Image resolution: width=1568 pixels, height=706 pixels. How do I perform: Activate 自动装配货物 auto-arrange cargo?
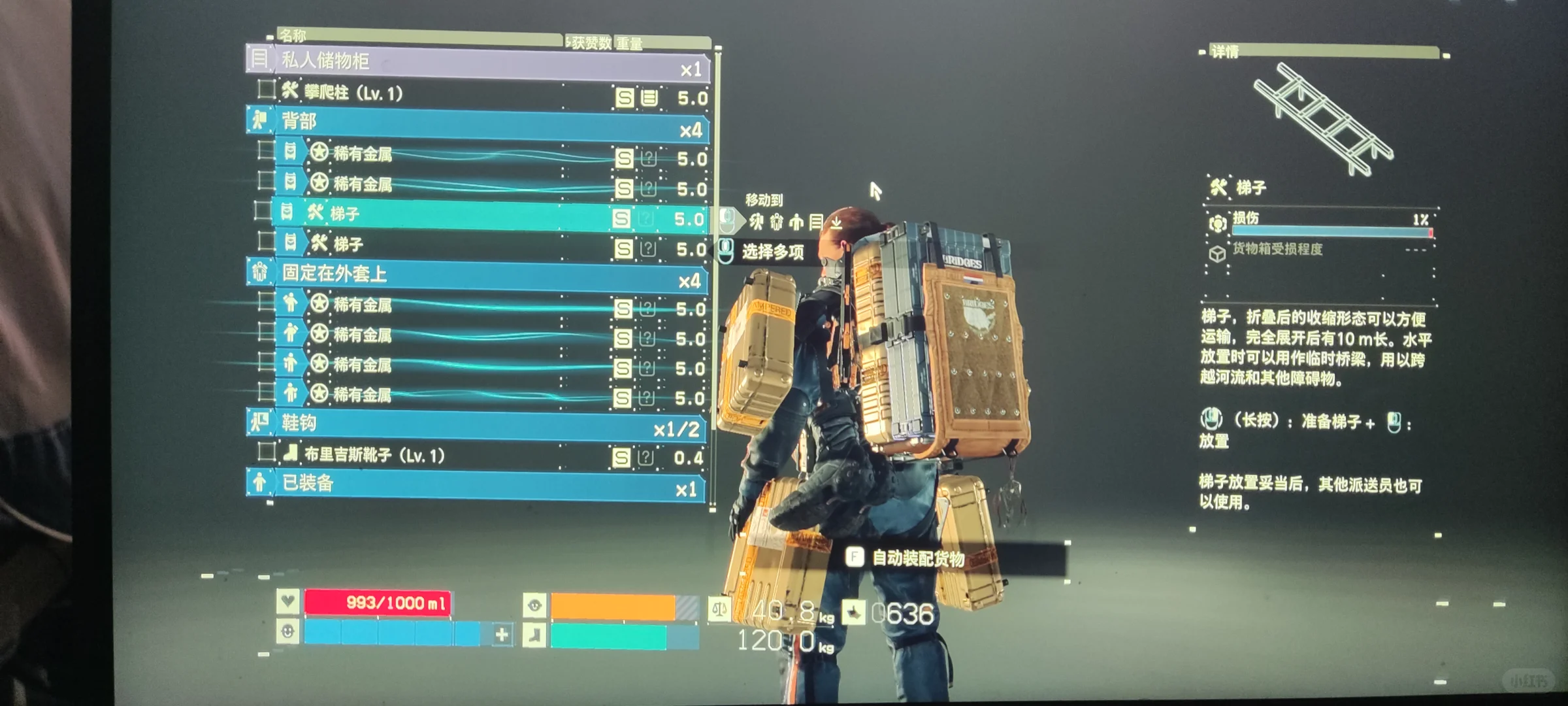click(917, 558)
